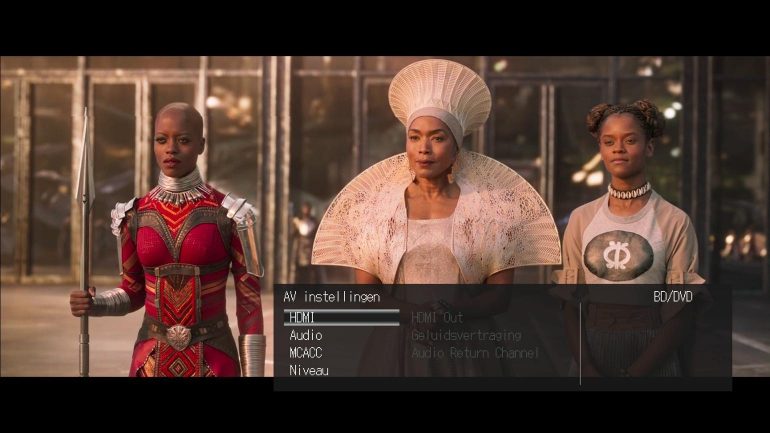Screen dimensions: 770x433
Task: Select the HDMI menu entry
Action: [302, 318]
